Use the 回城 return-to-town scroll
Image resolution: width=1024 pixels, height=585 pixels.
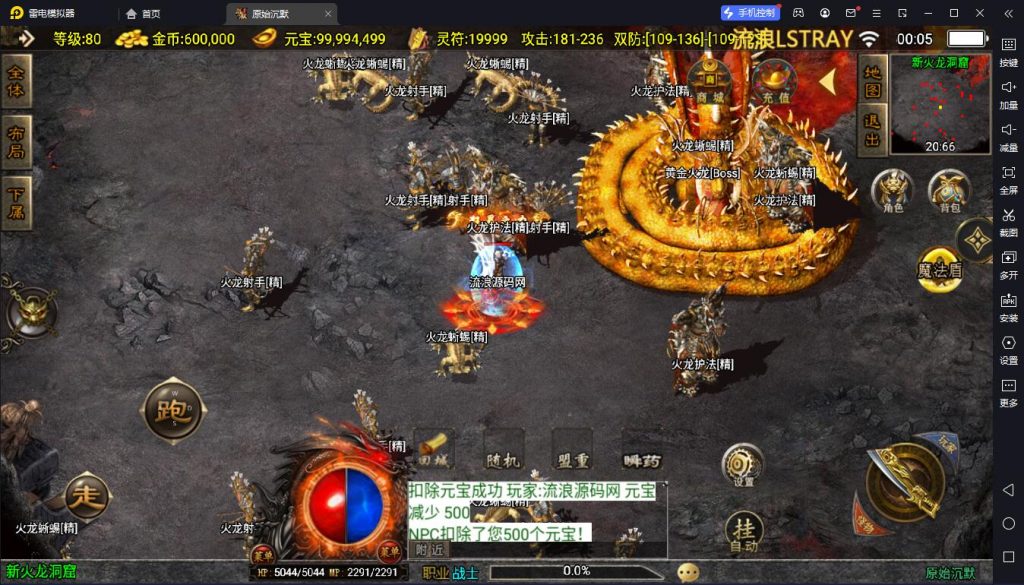[x=434, y=449]
